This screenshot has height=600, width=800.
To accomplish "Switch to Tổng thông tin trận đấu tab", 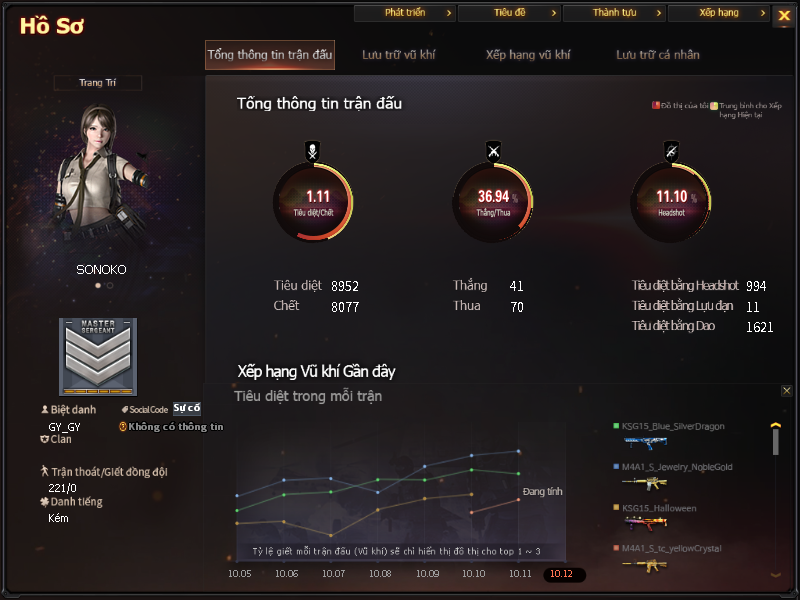I will click(270, 55).
